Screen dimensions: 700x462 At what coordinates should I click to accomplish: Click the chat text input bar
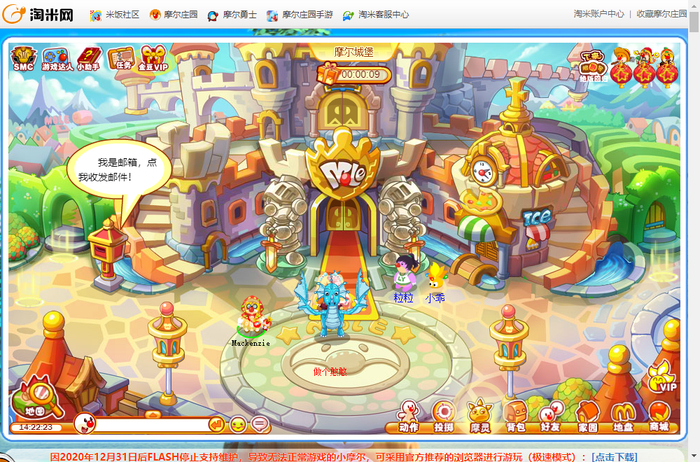[150, 425]
